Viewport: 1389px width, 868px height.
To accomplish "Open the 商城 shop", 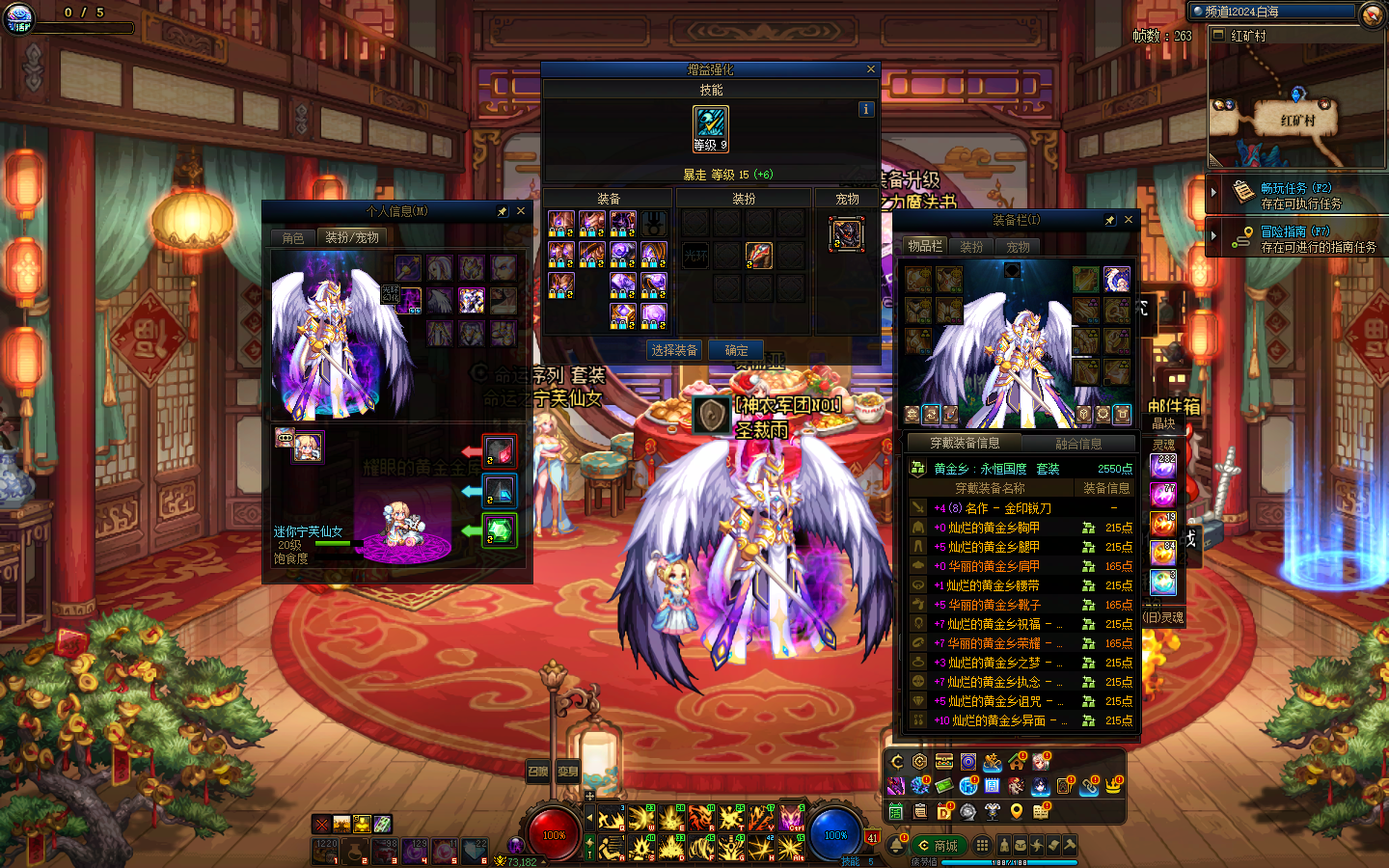I will tap(939, 846).
